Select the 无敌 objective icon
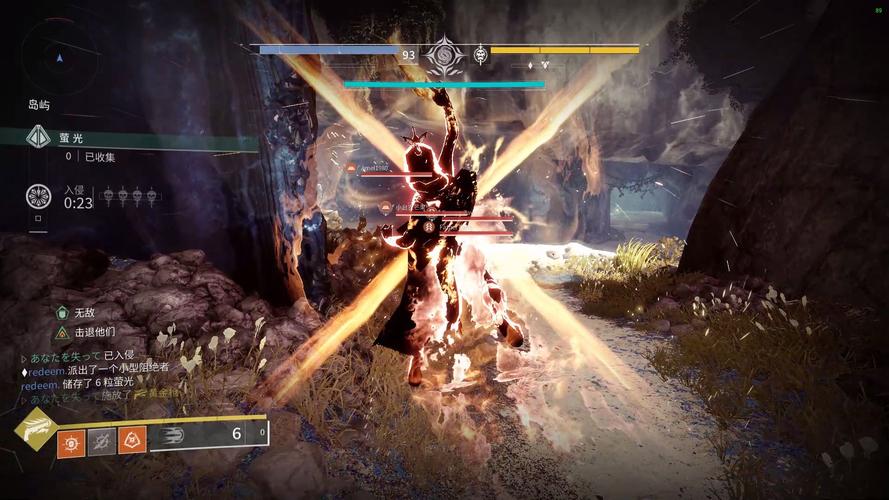889x500 pixels. pos(63,313)
